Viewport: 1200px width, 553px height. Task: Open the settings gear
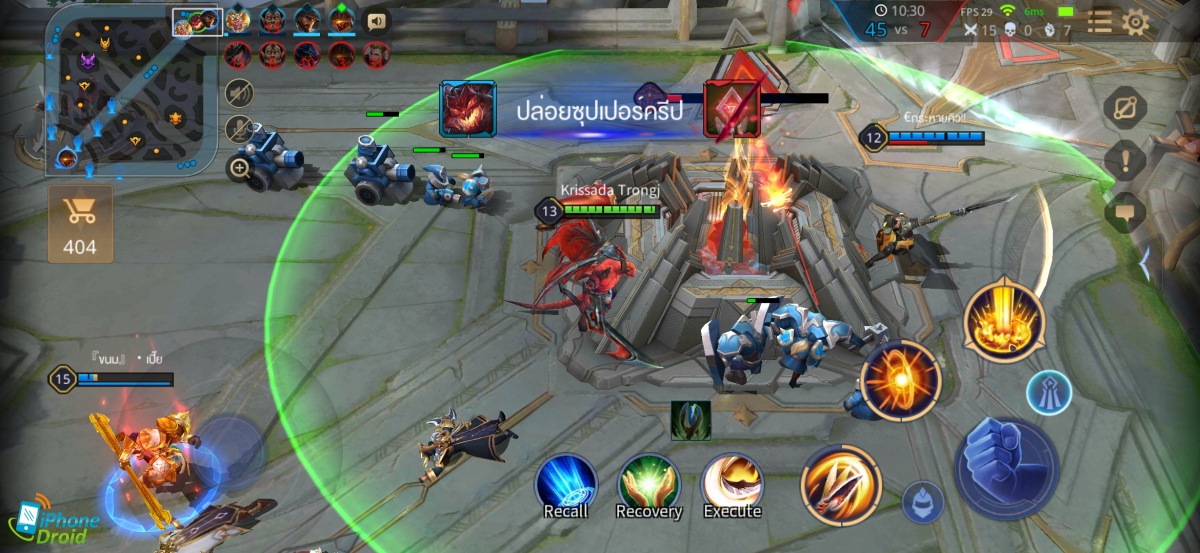pyautogui.click(x=1136, y=22)
